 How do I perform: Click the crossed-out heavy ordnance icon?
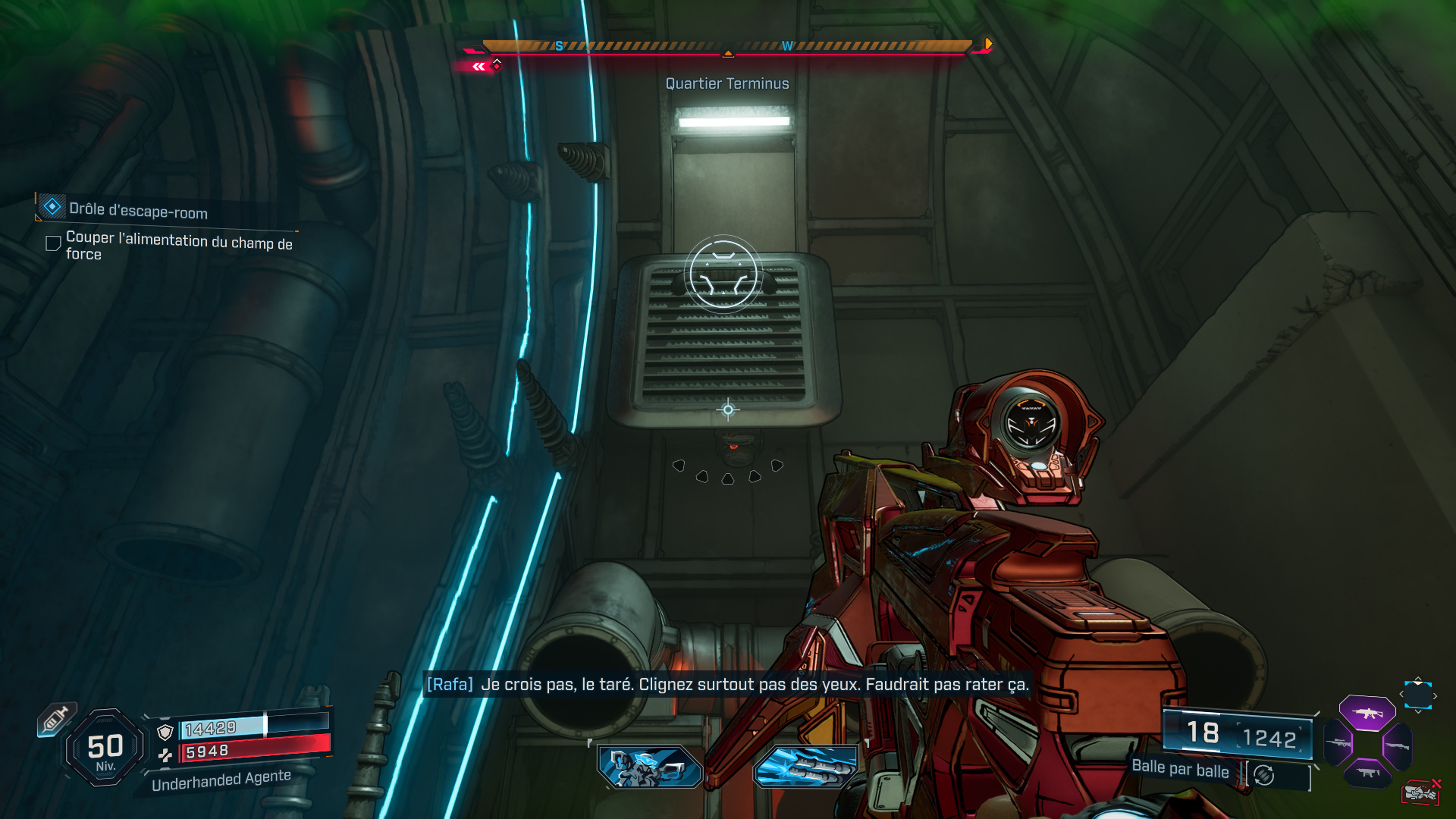1421,791
